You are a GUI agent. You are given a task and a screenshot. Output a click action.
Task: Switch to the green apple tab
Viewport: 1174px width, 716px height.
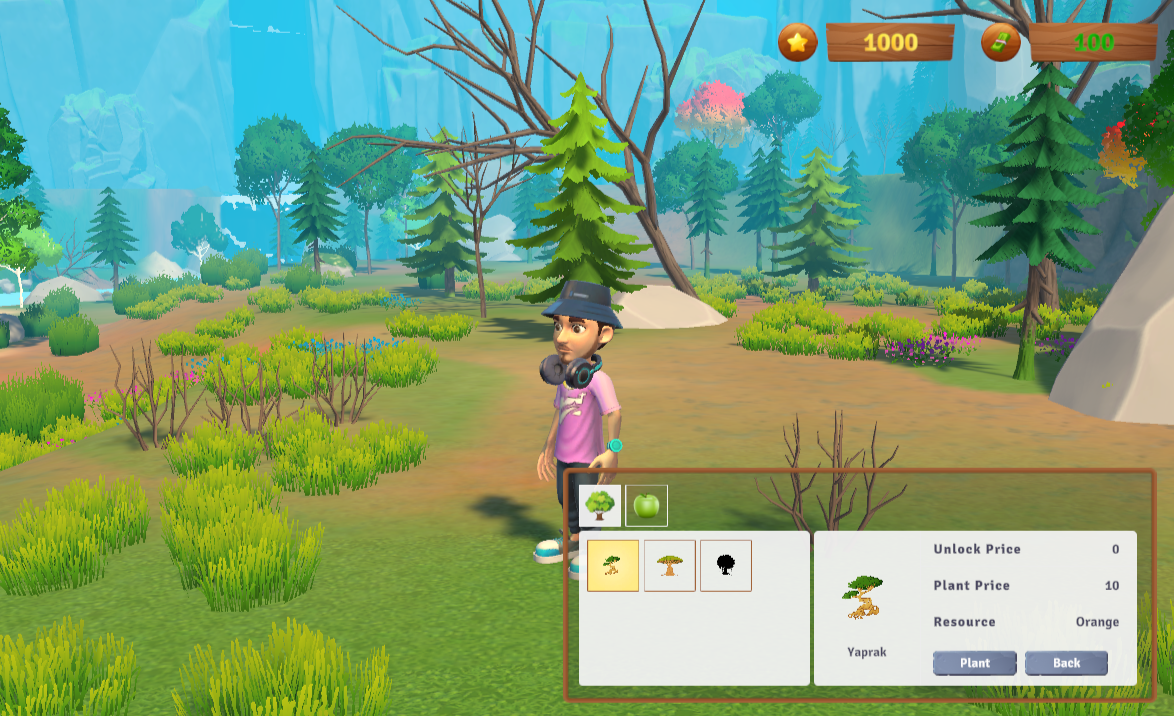coord(647,506)
